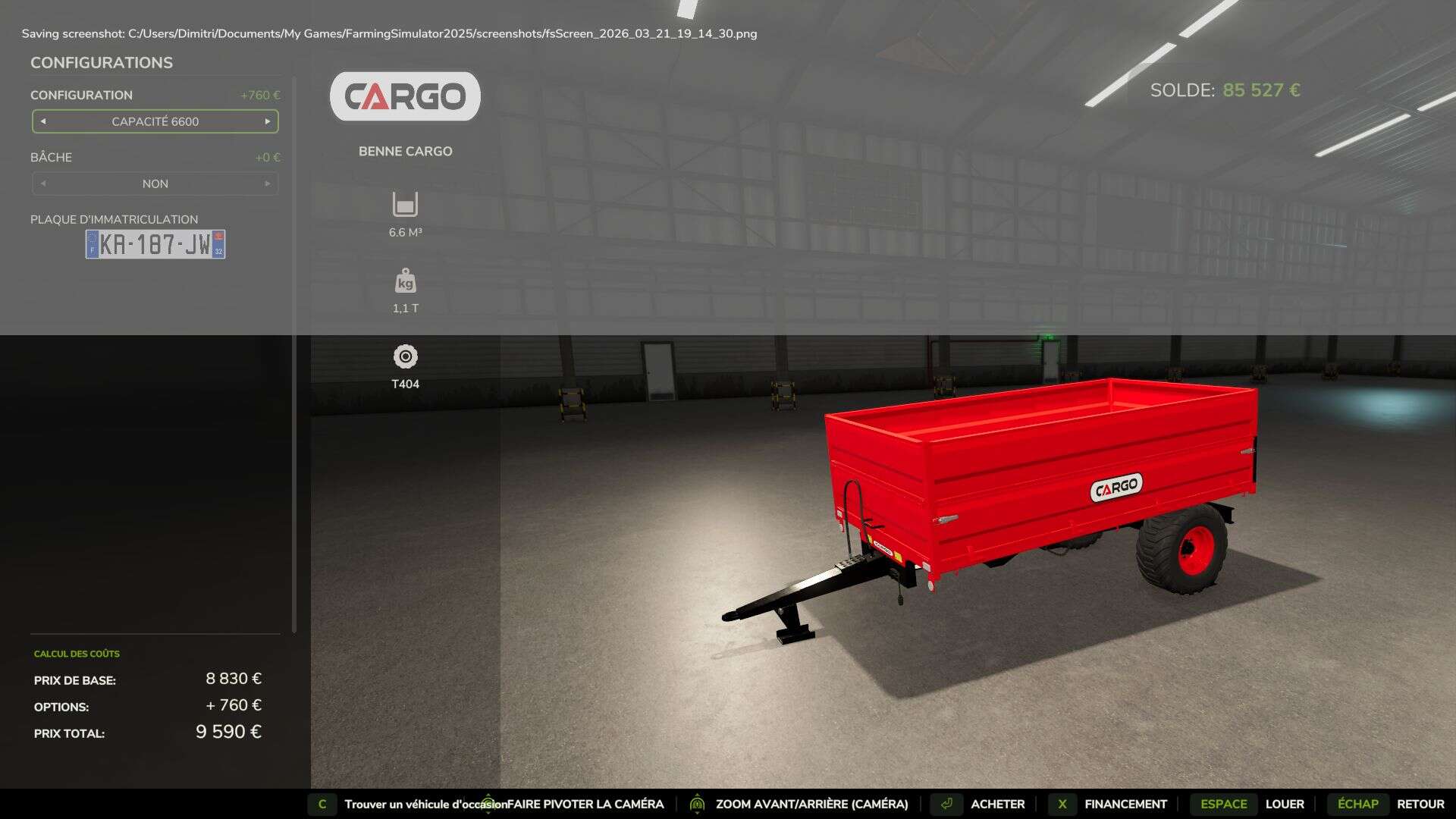The height and width of the screenshot is (819, 1456).
Task: Open the CONFIGURATIONS panel header
Action: tap(101, 62)
